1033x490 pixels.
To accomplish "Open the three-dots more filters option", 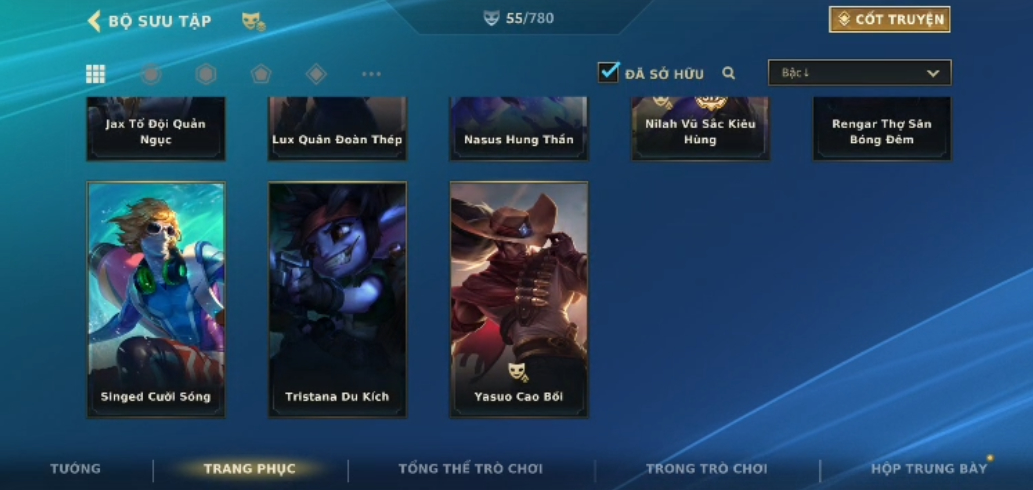I will pos(371,73).
